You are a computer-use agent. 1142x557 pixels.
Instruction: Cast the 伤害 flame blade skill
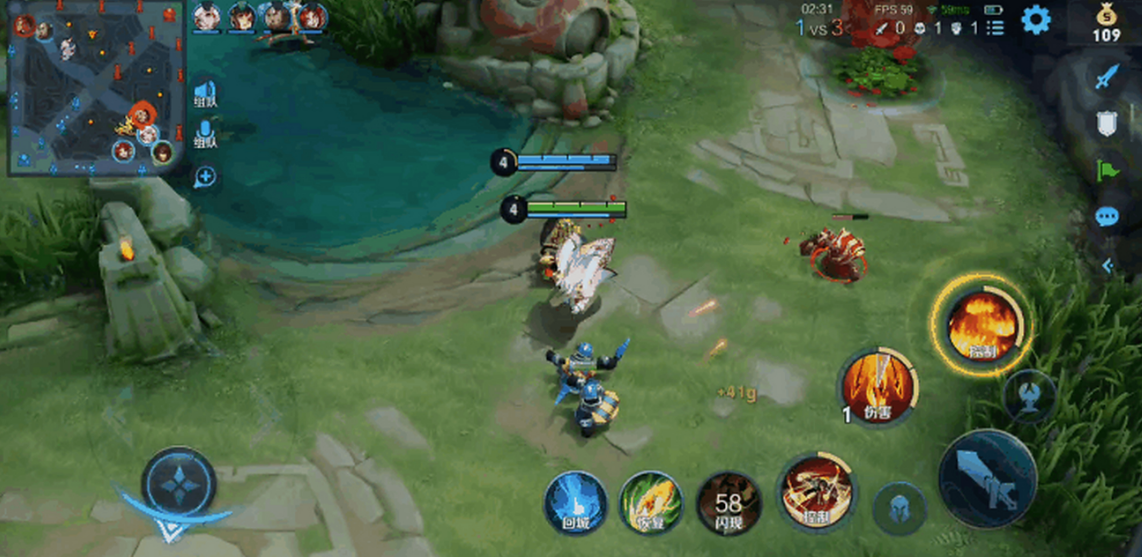[876, 386]
